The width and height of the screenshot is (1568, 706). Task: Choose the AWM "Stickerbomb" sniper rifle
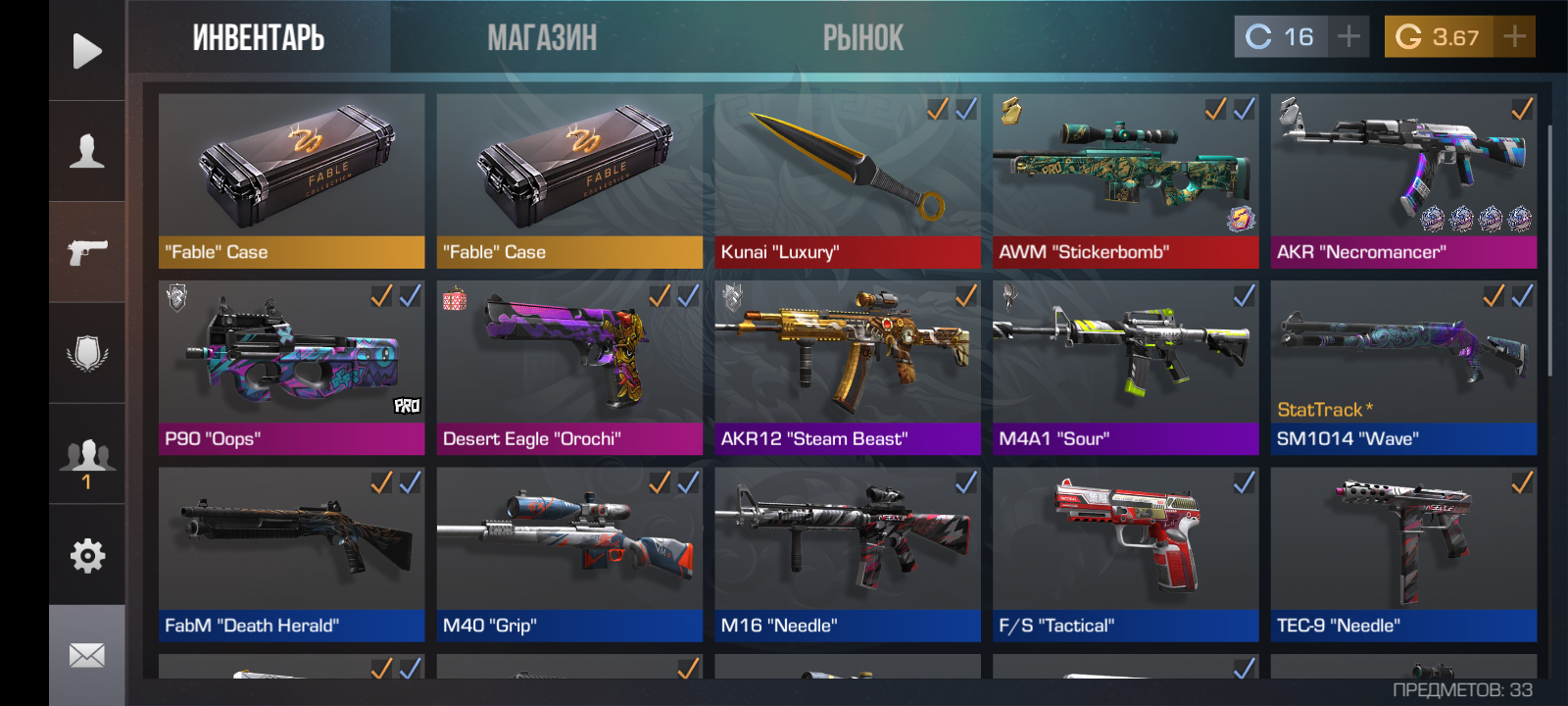click(1125, 181)
